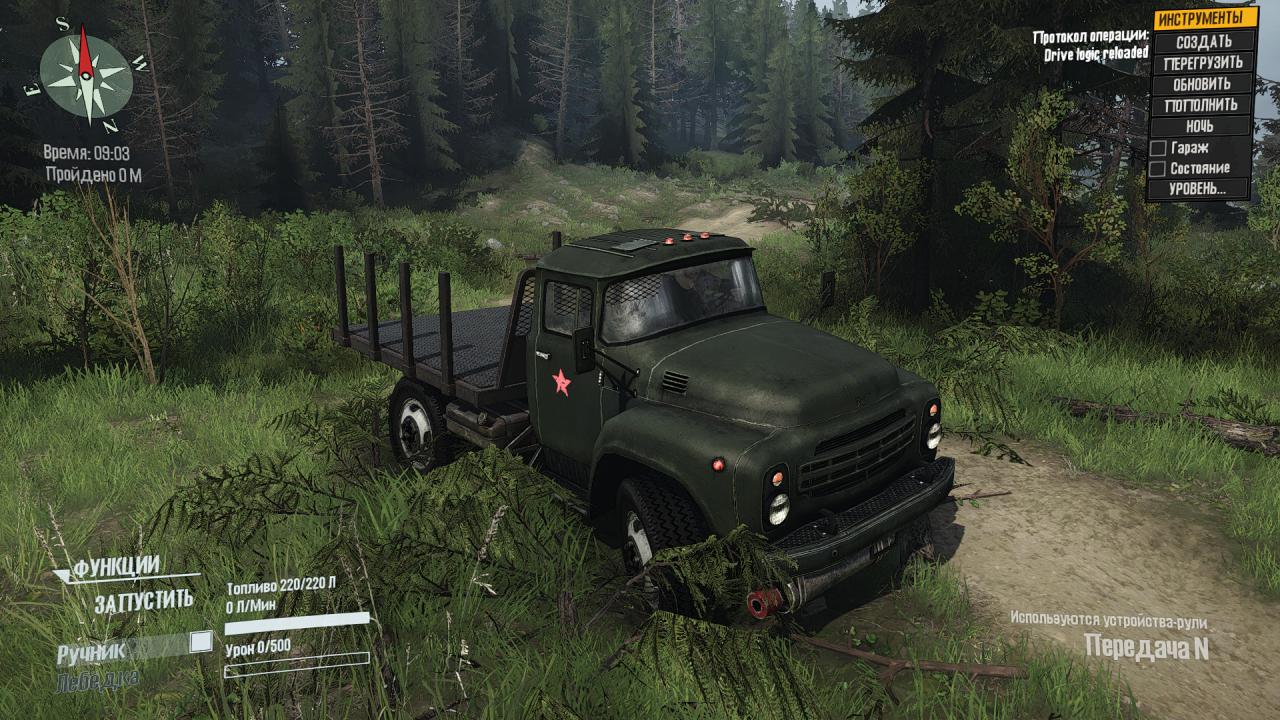Toggle the Ручник handbrake checkbox
Image resolution: width=1280 pixels, height=720 pixels.
[201, 642]
